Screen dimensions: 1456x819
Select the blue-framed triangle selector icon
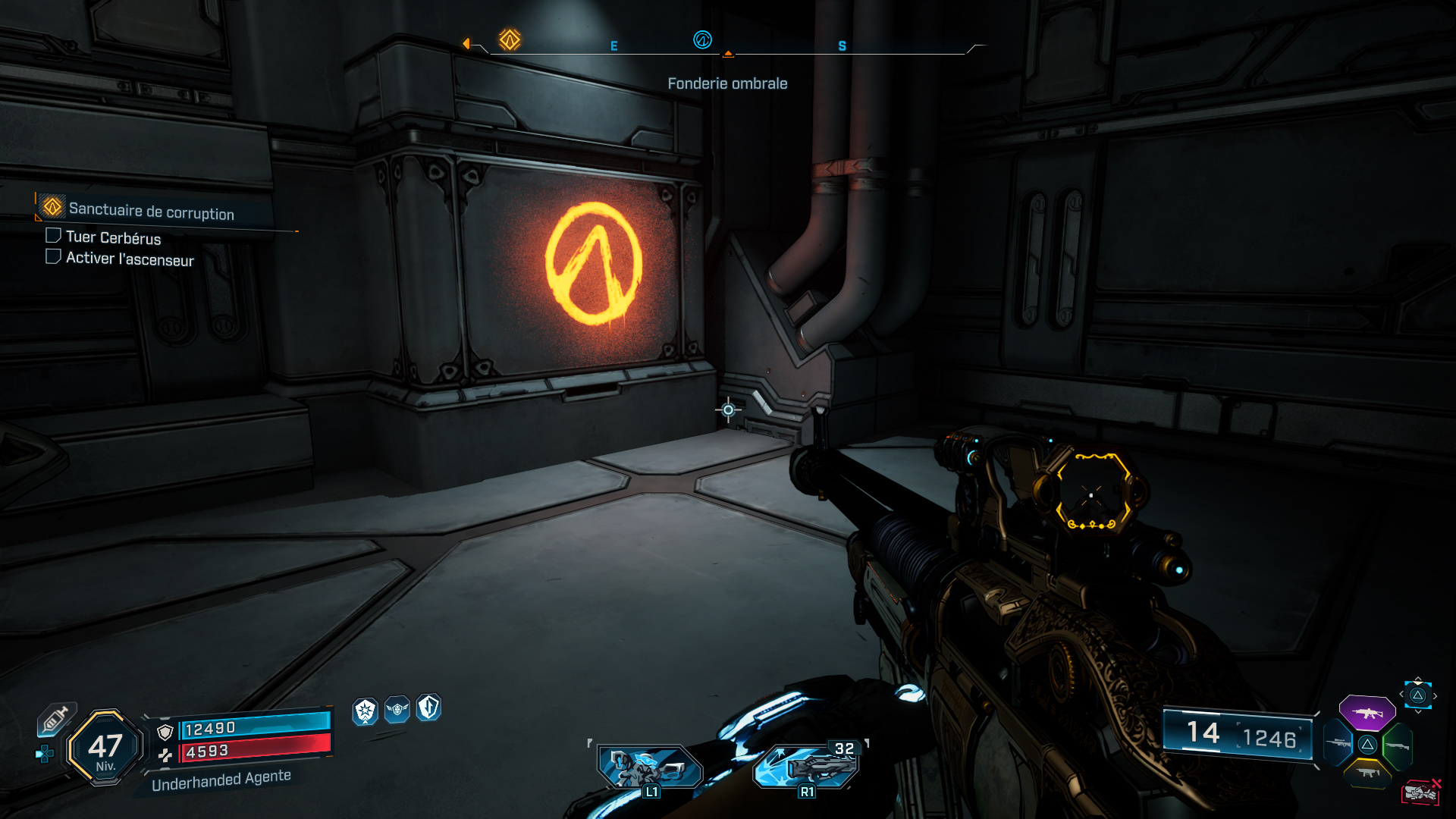1417,695
